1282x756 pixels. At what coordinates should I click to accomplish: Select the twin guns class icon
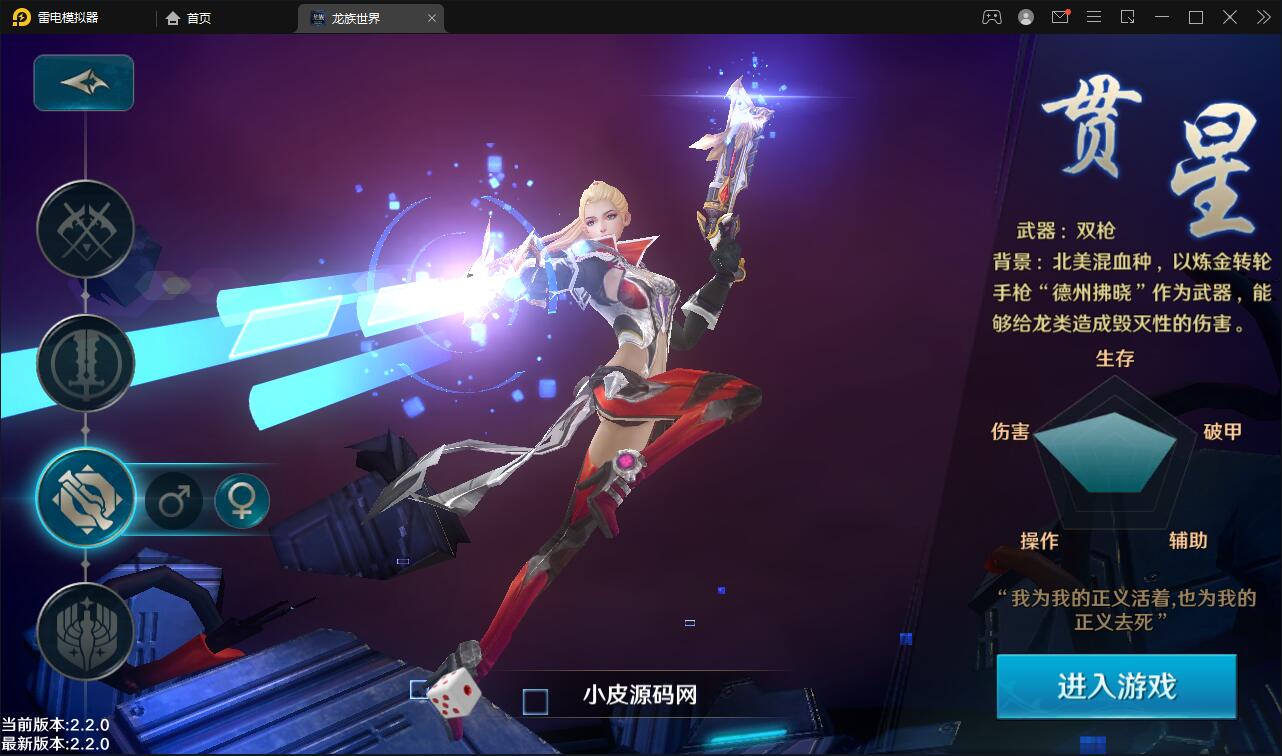click(85, 497)
